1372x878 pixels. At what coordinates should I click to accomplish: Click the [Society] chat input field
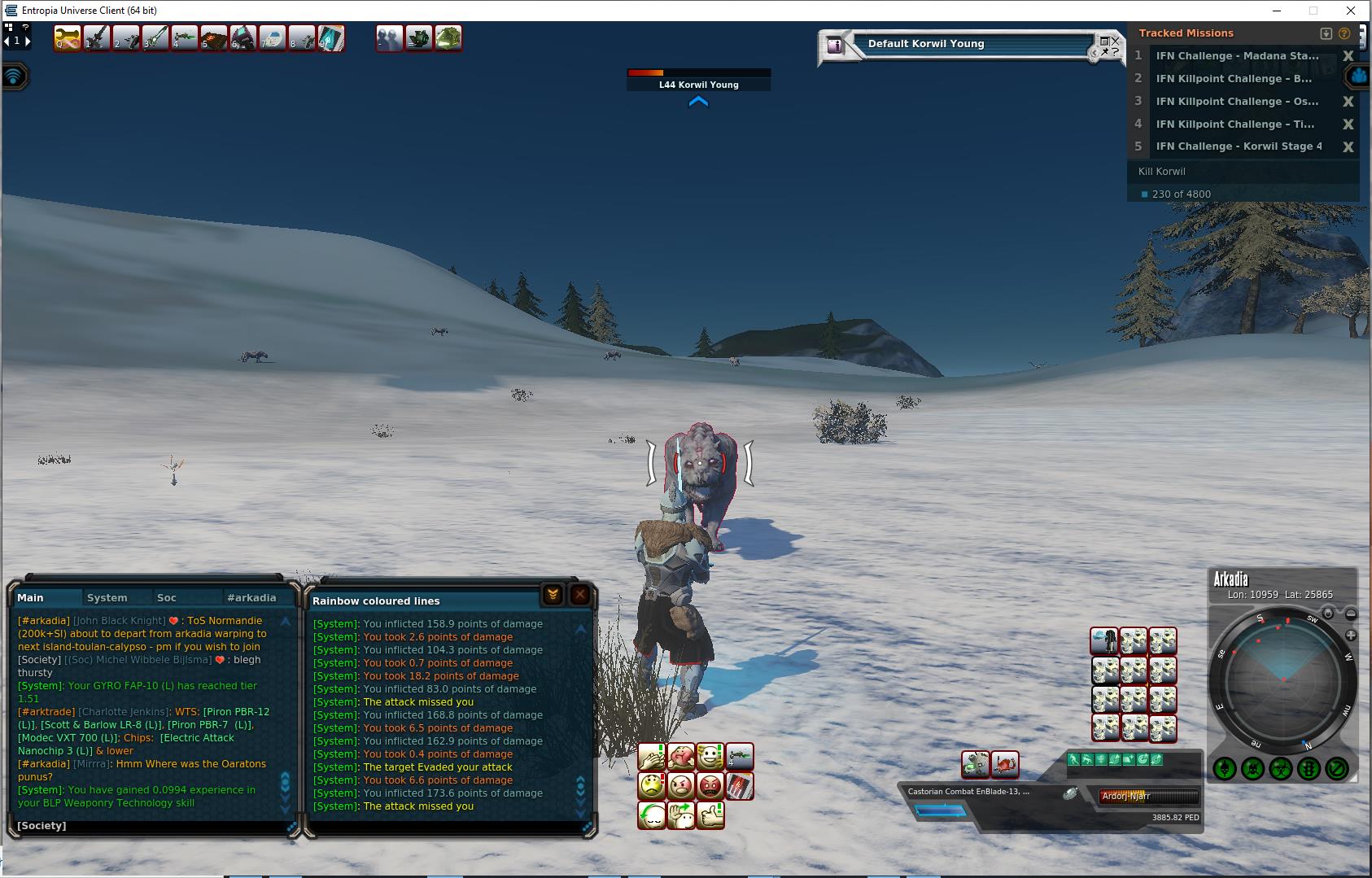point(151,825)
